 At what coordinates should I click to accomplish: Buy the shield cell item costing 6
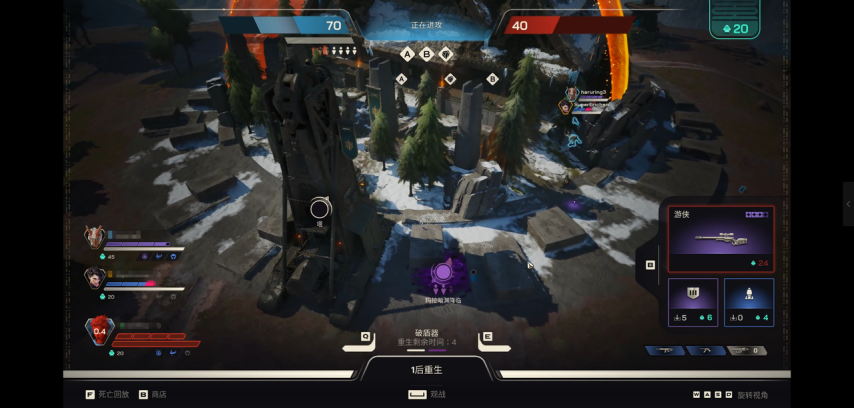(693, 301)
